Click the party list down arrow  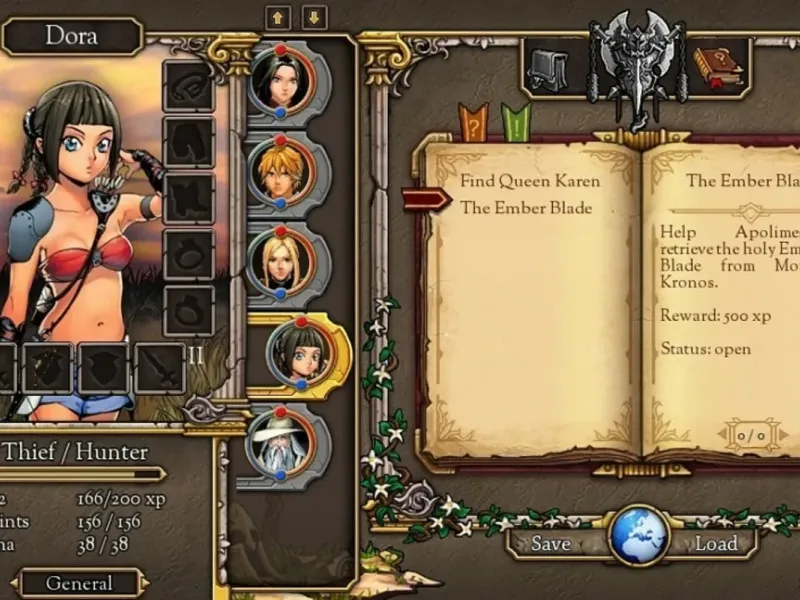(x=314, y=18)
